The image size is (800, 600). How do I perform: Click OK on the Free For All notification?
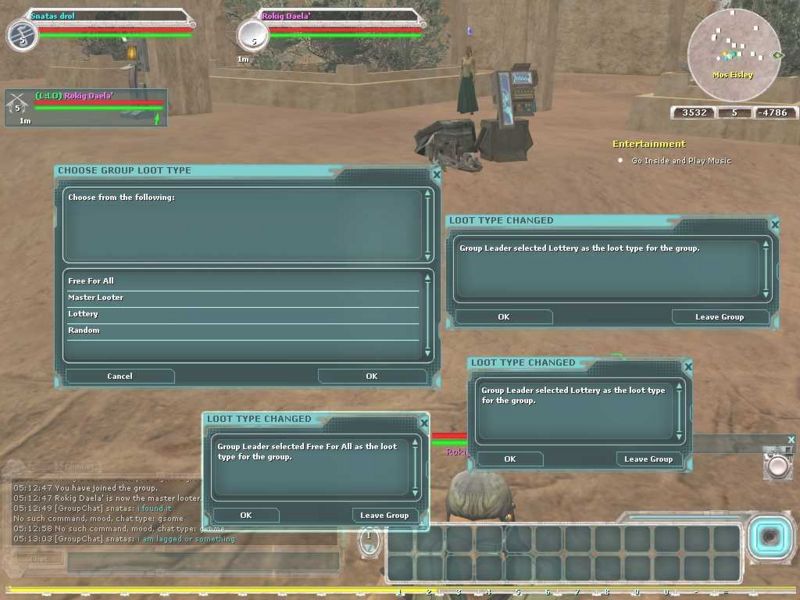point(246,515)
